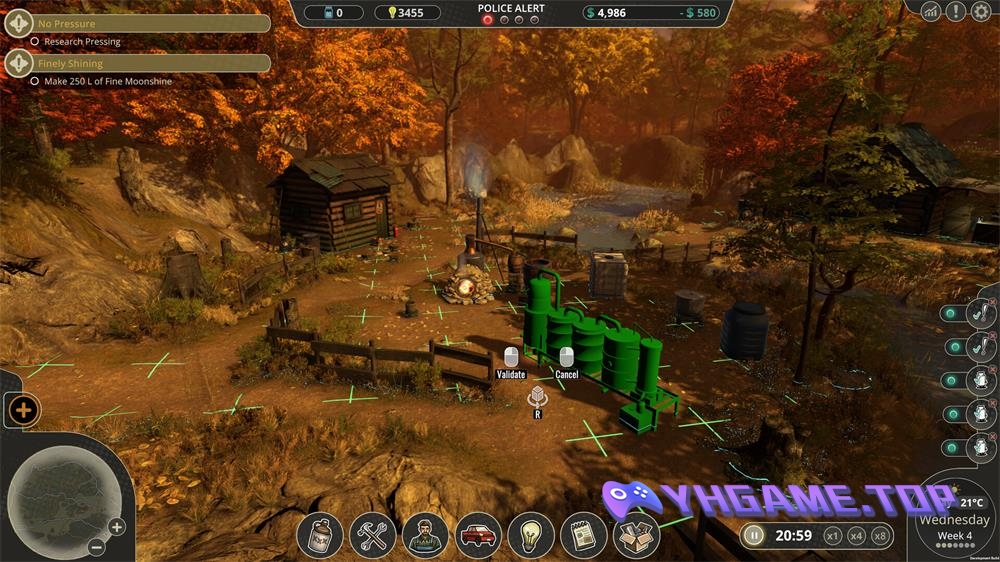Image resolution: width=1000 pixels, height=562 pixels.
Task: Zoom out on the minimap
Action: point(96,547)
